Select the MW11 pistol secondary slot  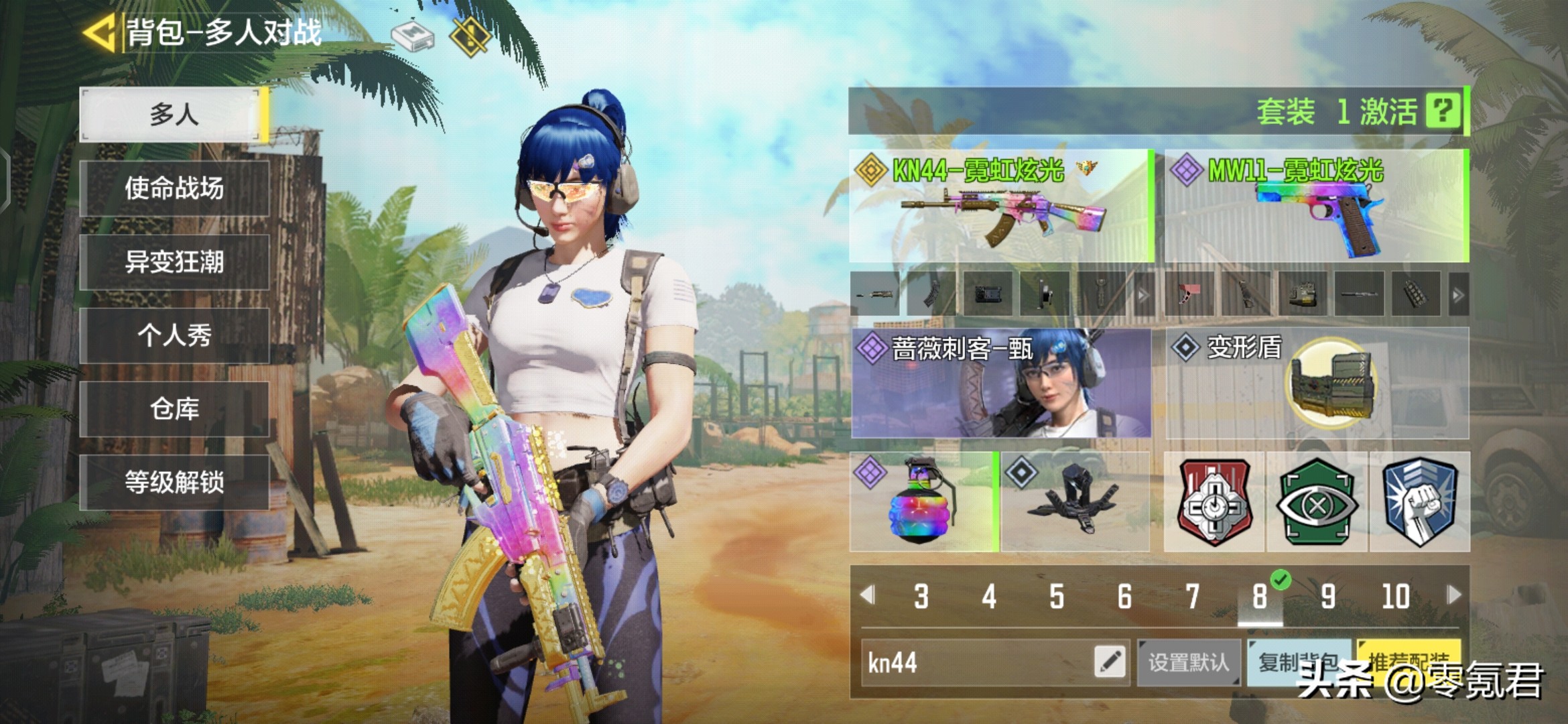(1316, 206)
